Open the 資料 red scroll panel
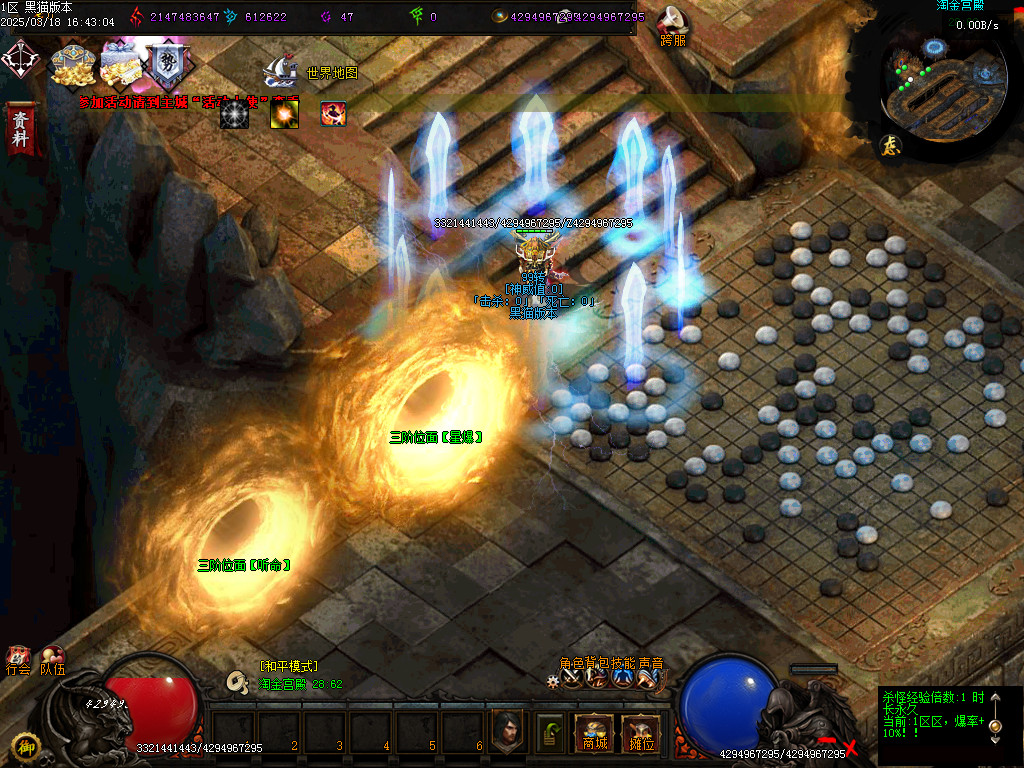This screenshot has height=768, width=1024. pos(19,127)
